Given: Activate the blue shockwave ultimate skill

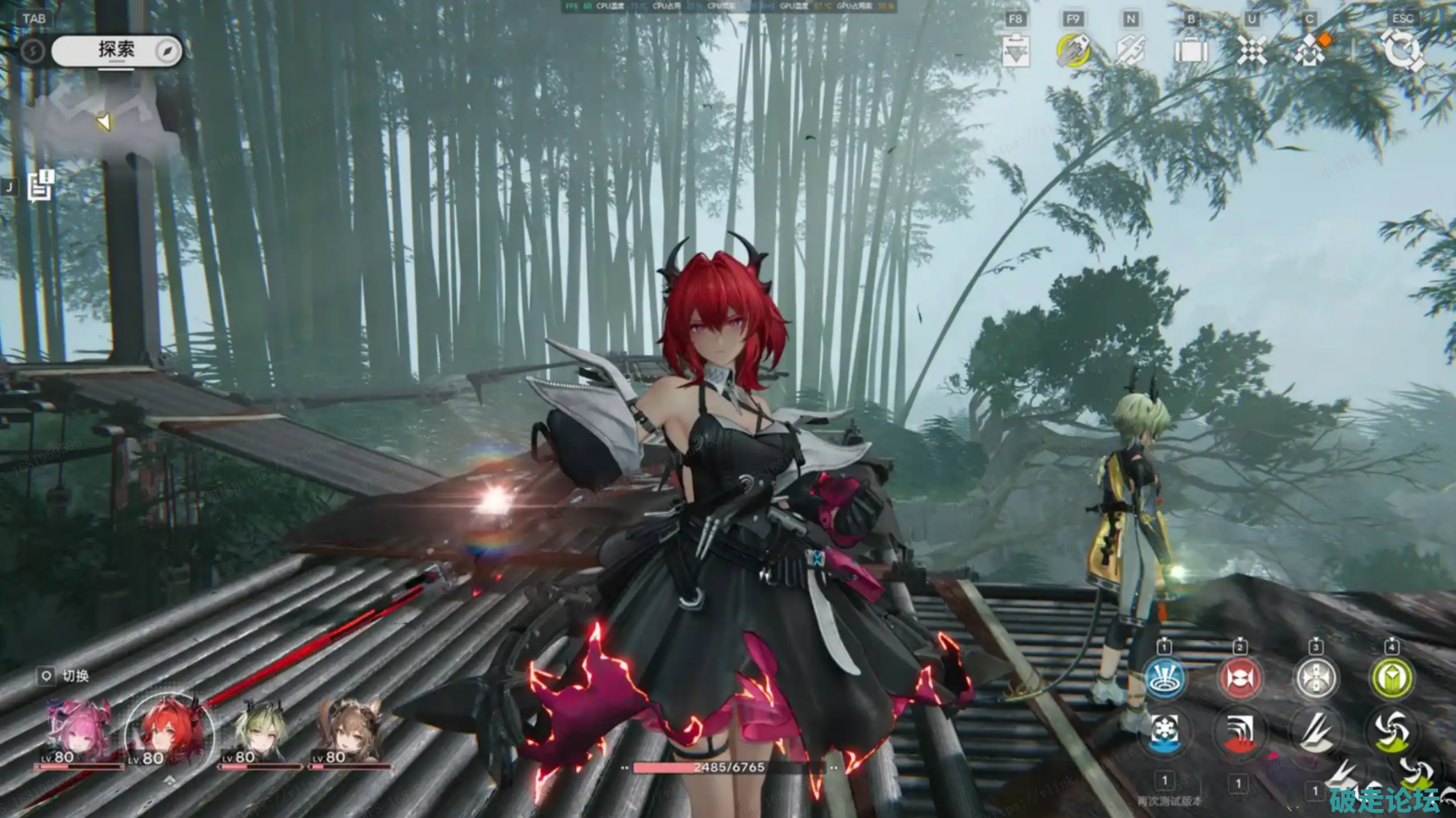Looking at the screenshot, I should [1165, 678].
